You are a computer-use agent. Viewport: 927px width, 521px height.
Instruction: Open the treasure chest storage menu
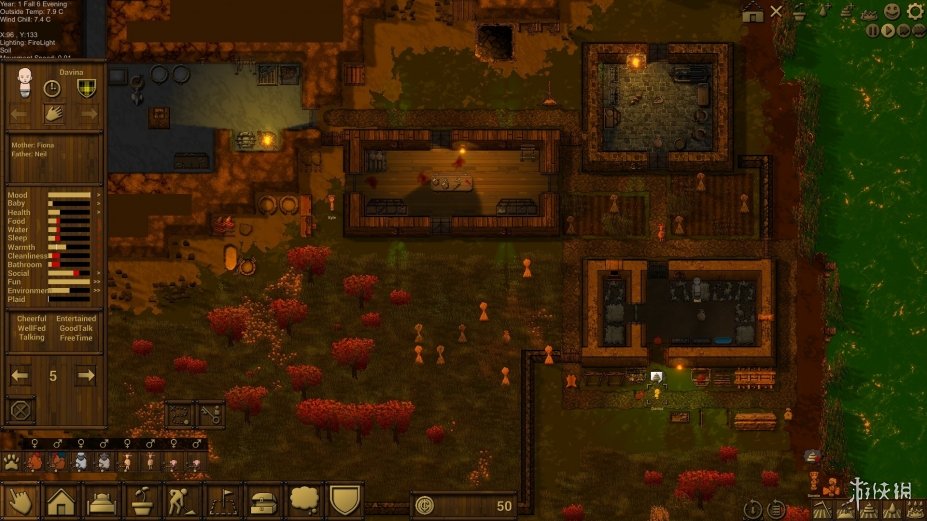click(x=264, y=500)
